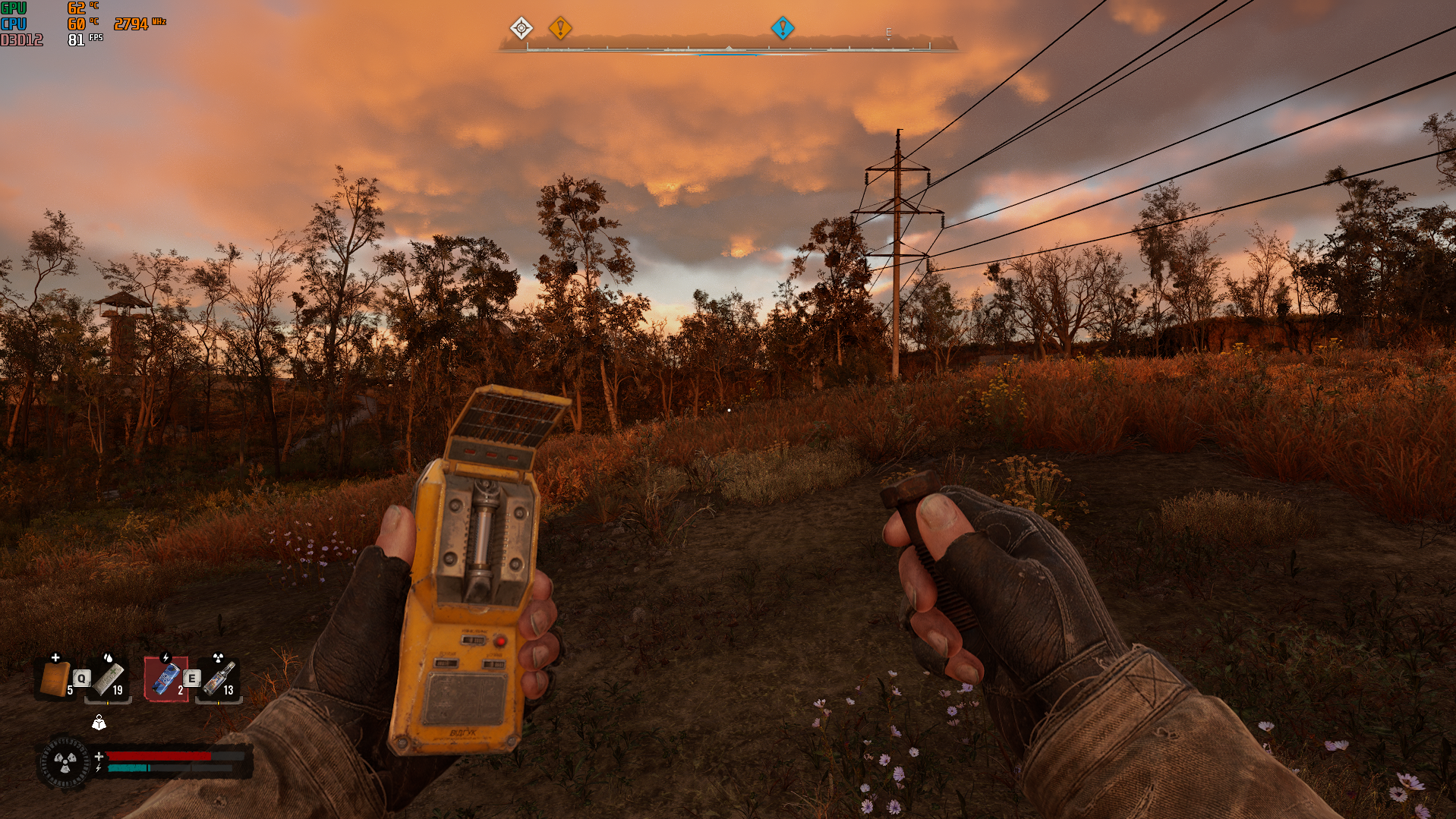Select the highlighted energy drink slot
Viewport: 1456px width, 819px height.
[x=166, y=679]
